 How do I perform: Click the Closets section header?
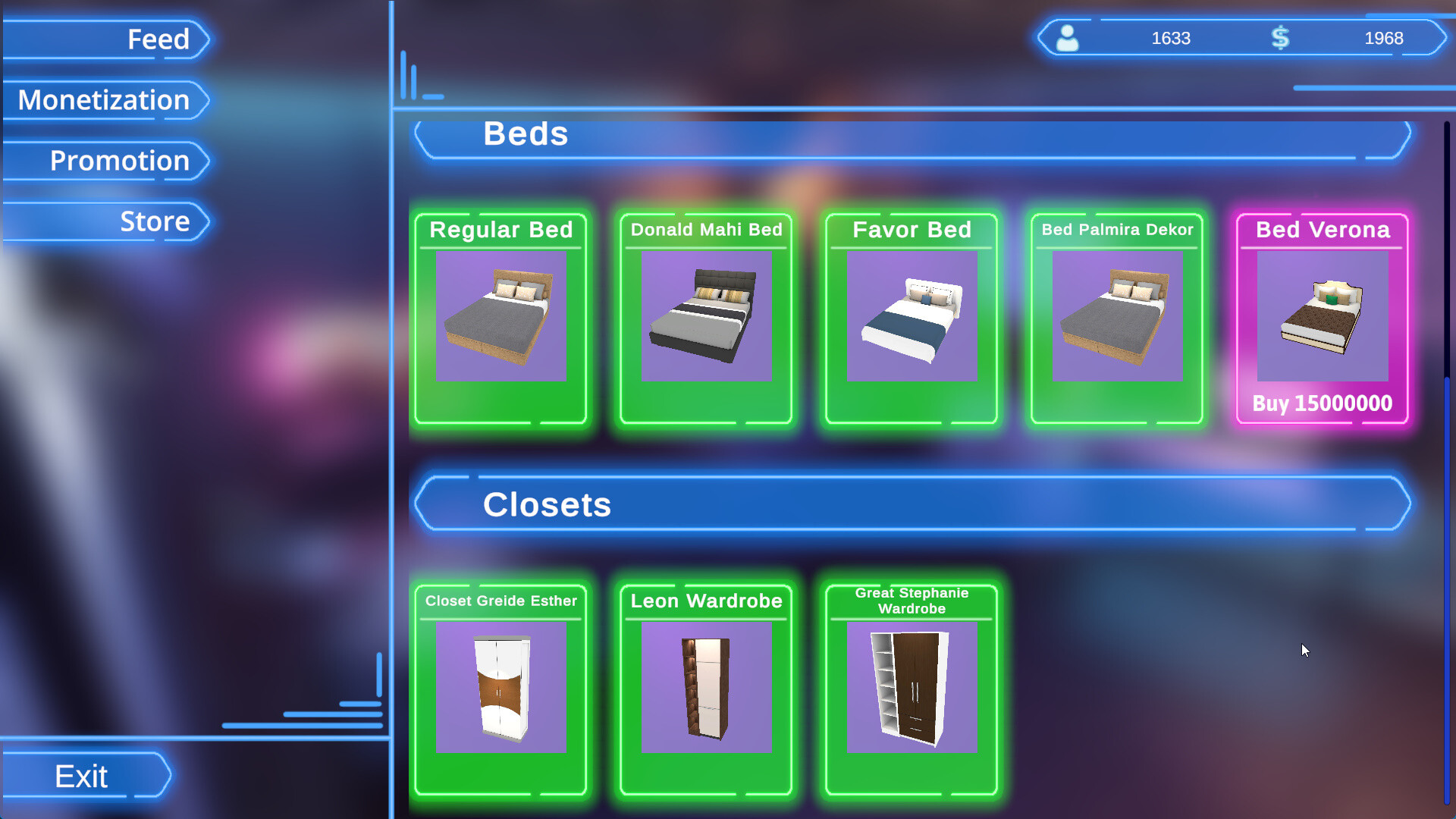[x=548, y=504]
